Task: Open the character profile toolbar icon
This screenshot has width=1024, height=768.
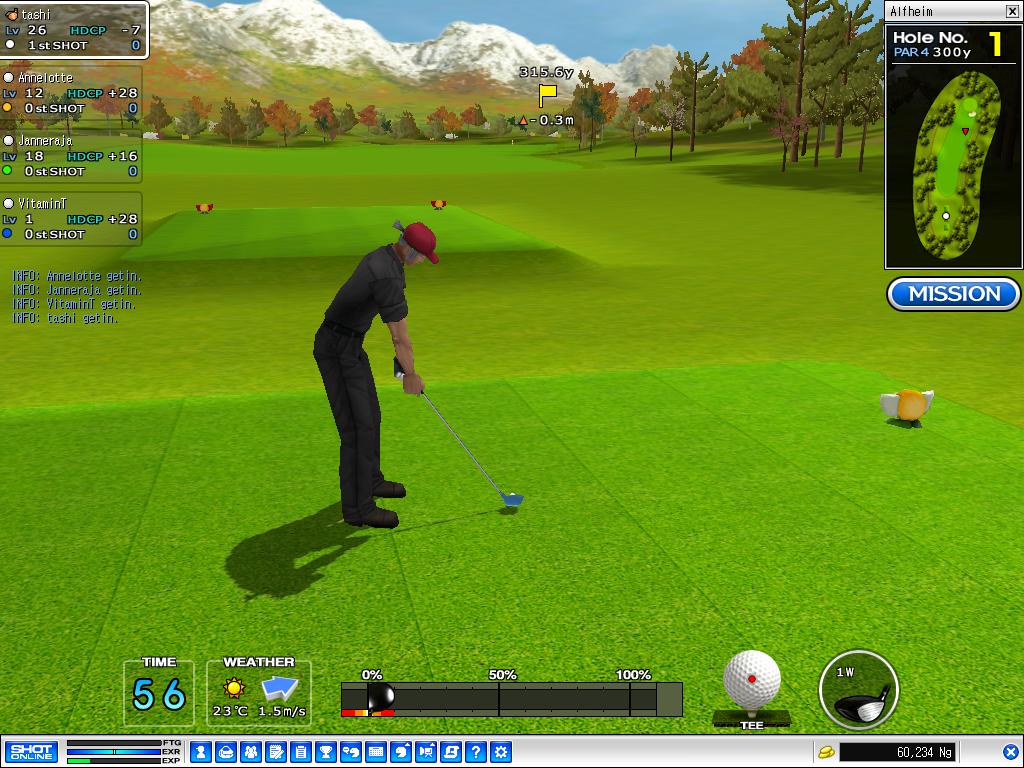Action: click(200, 752)
